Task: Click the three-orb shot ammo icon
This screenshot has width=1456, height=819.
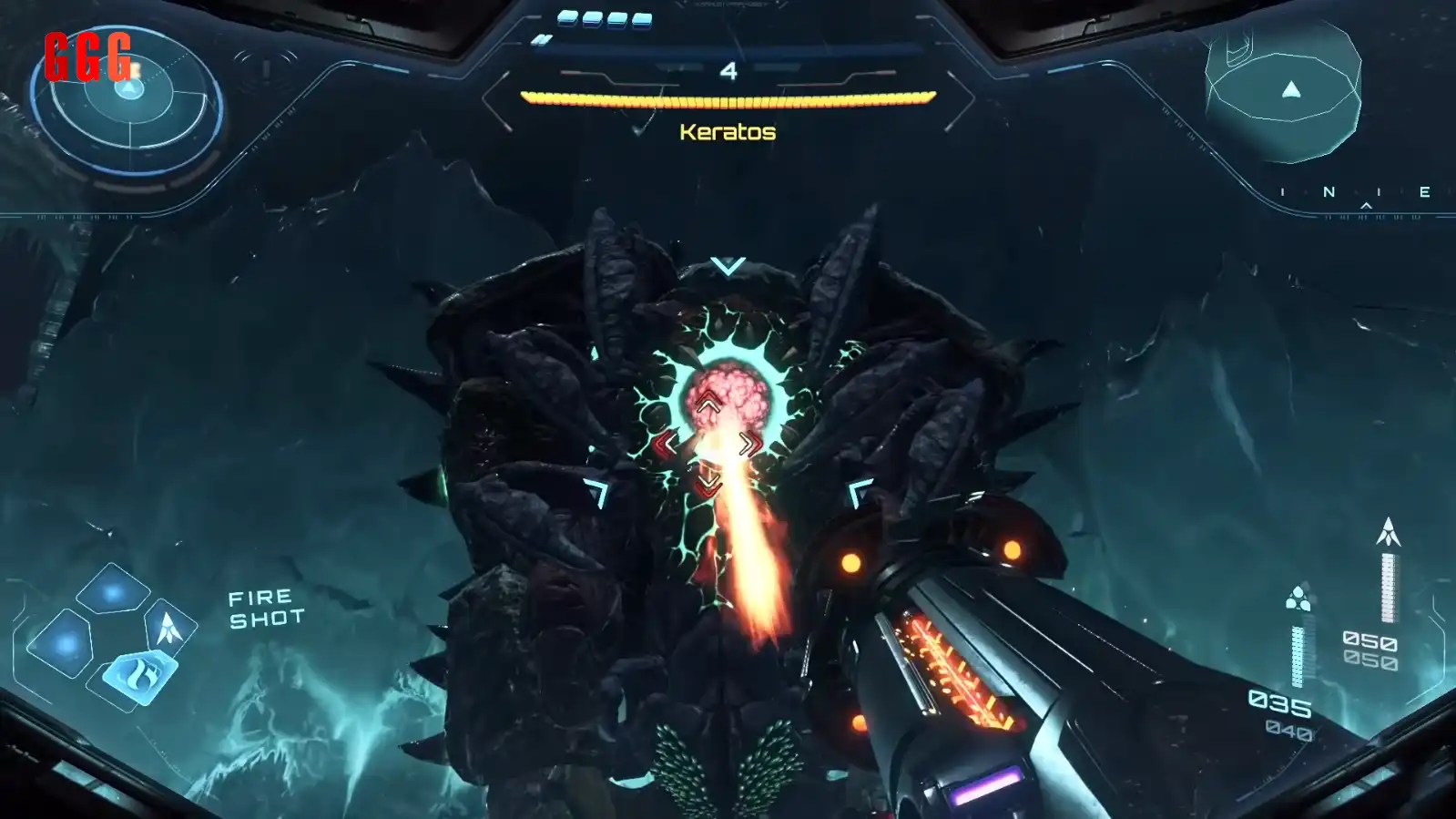Action: 1298,599
